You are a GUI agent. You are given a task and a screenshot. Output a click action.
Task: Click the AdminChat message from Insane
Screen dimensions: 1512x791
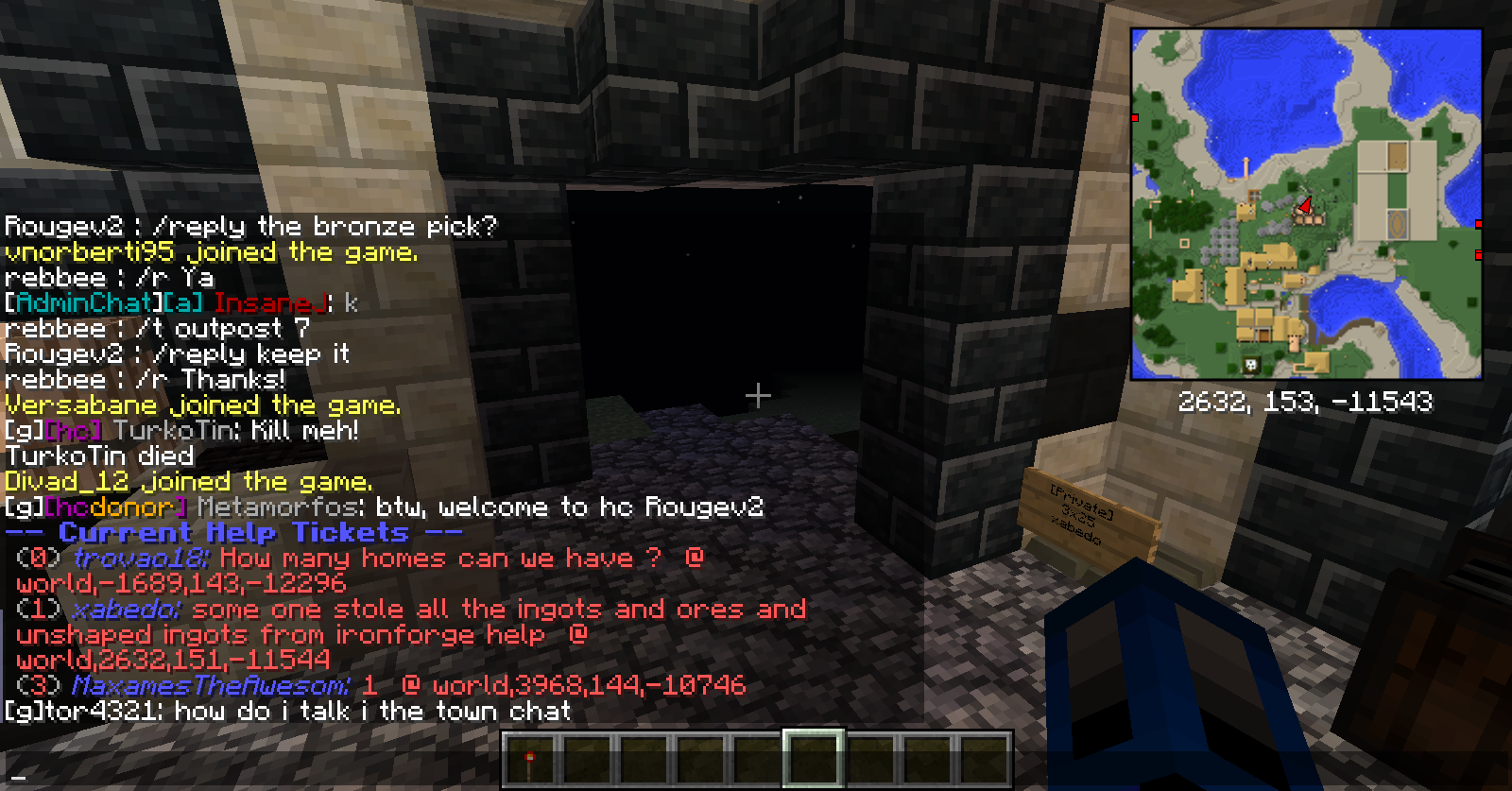(x=180, y=303)
